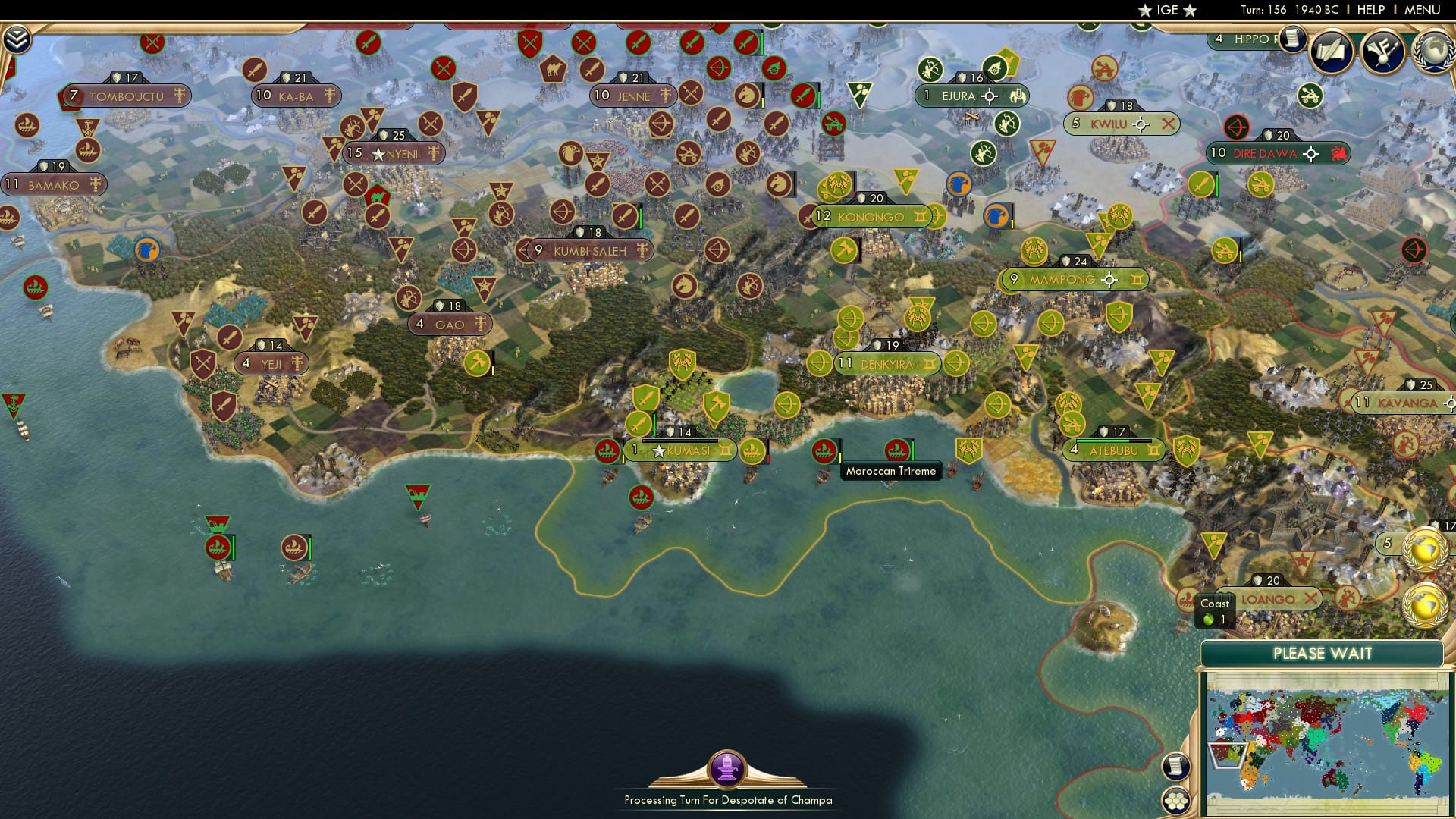1456x819 pixels.
Task: Toggle Strategic View with the hex icon bottom right
Action: pyautogui.click(x=1178, y=798)
